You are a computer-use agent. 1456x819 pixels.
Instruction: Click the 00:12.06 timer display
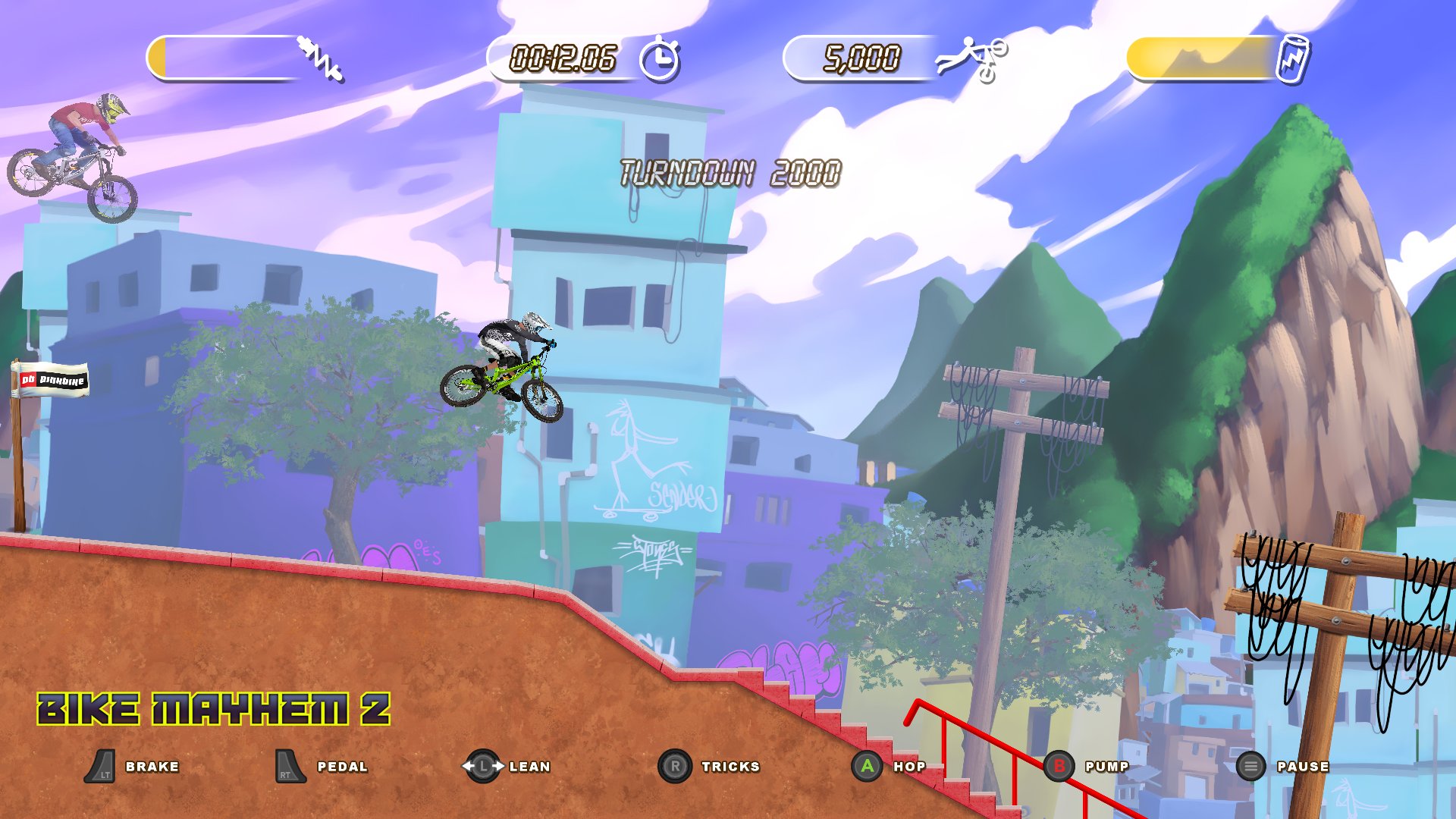tap(564, 56)
